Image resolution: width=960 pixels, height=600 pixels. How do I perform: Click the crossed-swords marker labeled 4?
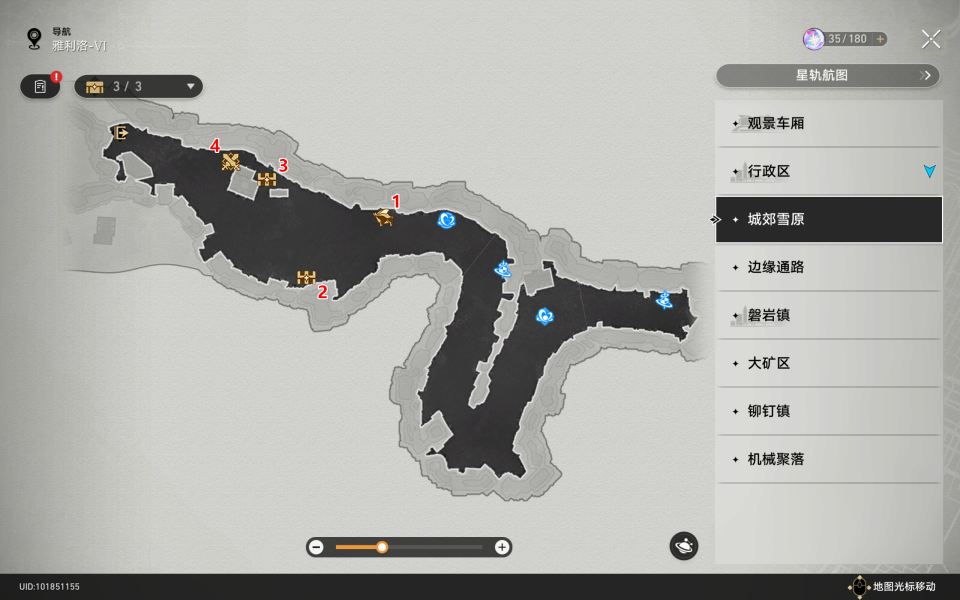(x=231, y=162)
